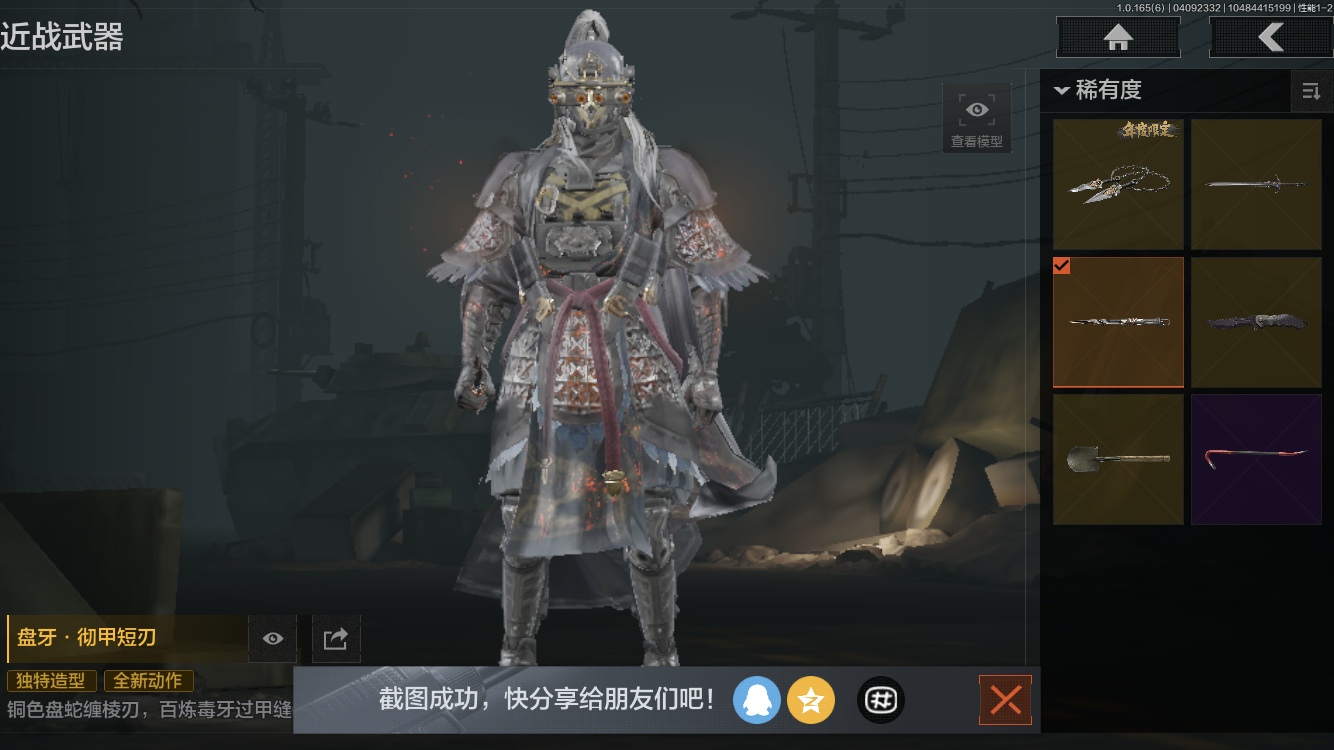Select the shovel melee weapon thumbnail
The width and height of the screenshot is (1334, 750).
coord(1118,459)
